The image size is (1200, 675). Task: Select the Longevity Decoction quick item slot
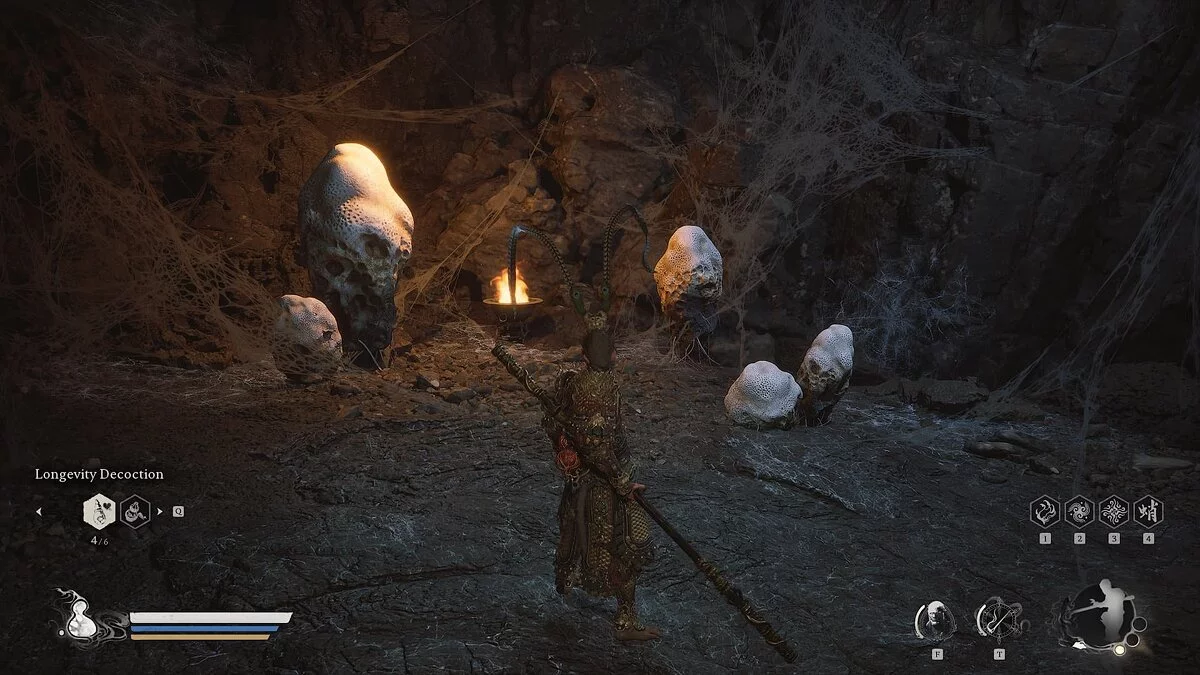click(99, 511)
